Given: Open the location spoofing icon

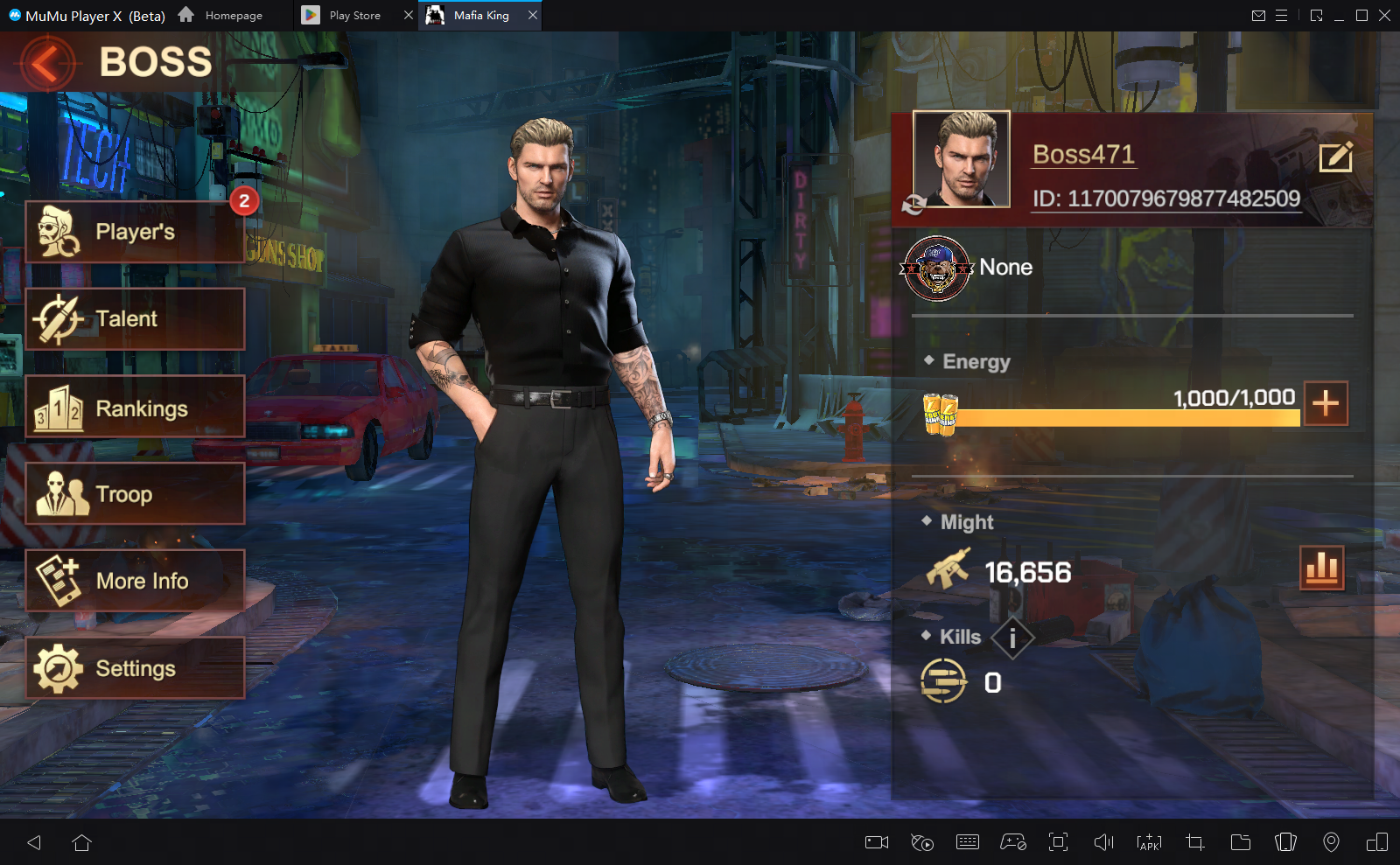Looking at the screenshot, I should click(x=1331, y=842).
